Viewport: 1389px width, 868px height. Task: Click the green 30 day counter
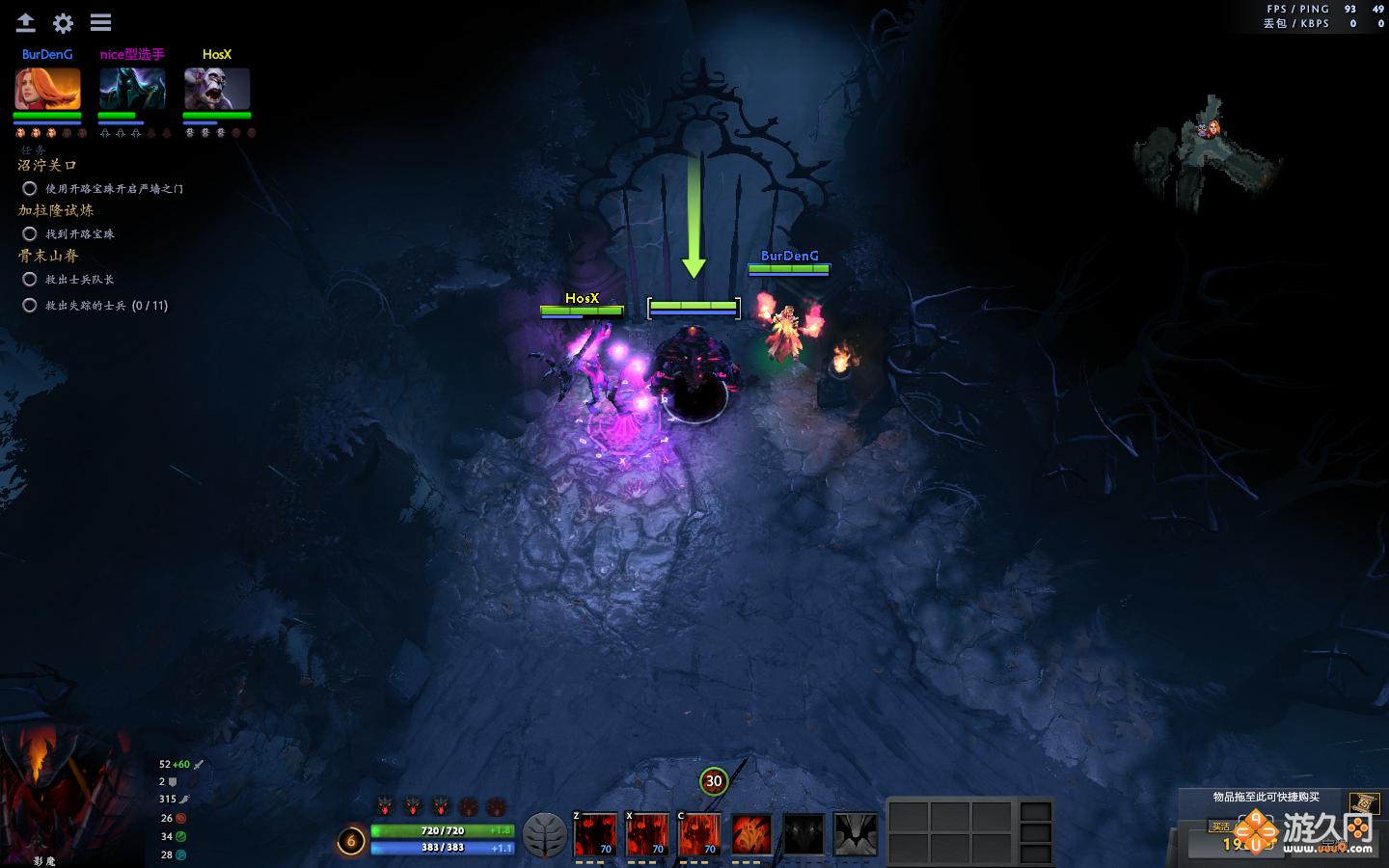pyautogui.click(x=714, y=782)
